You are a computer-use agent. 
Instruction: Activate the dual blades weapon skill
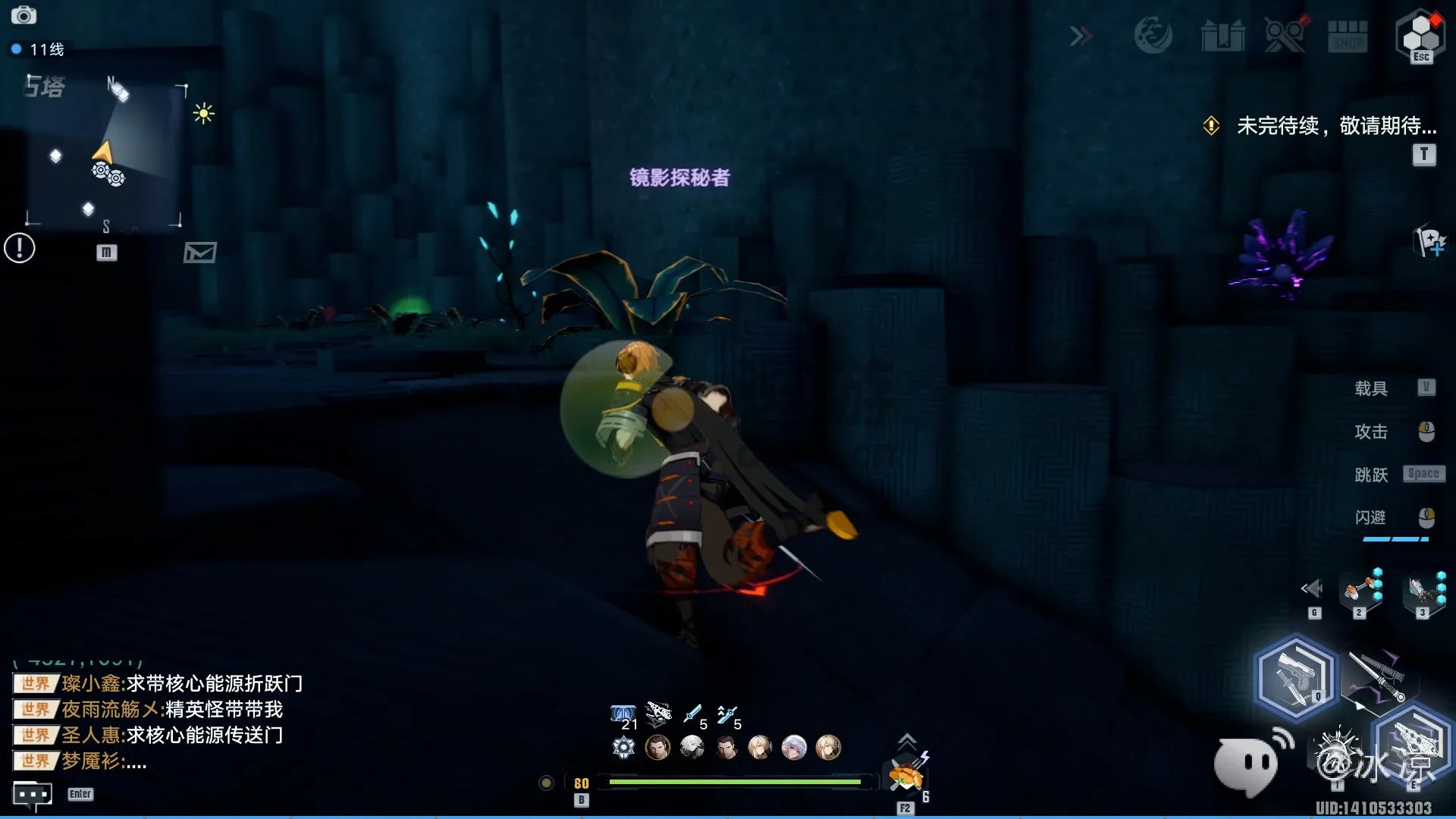(x=1378, y=676)
